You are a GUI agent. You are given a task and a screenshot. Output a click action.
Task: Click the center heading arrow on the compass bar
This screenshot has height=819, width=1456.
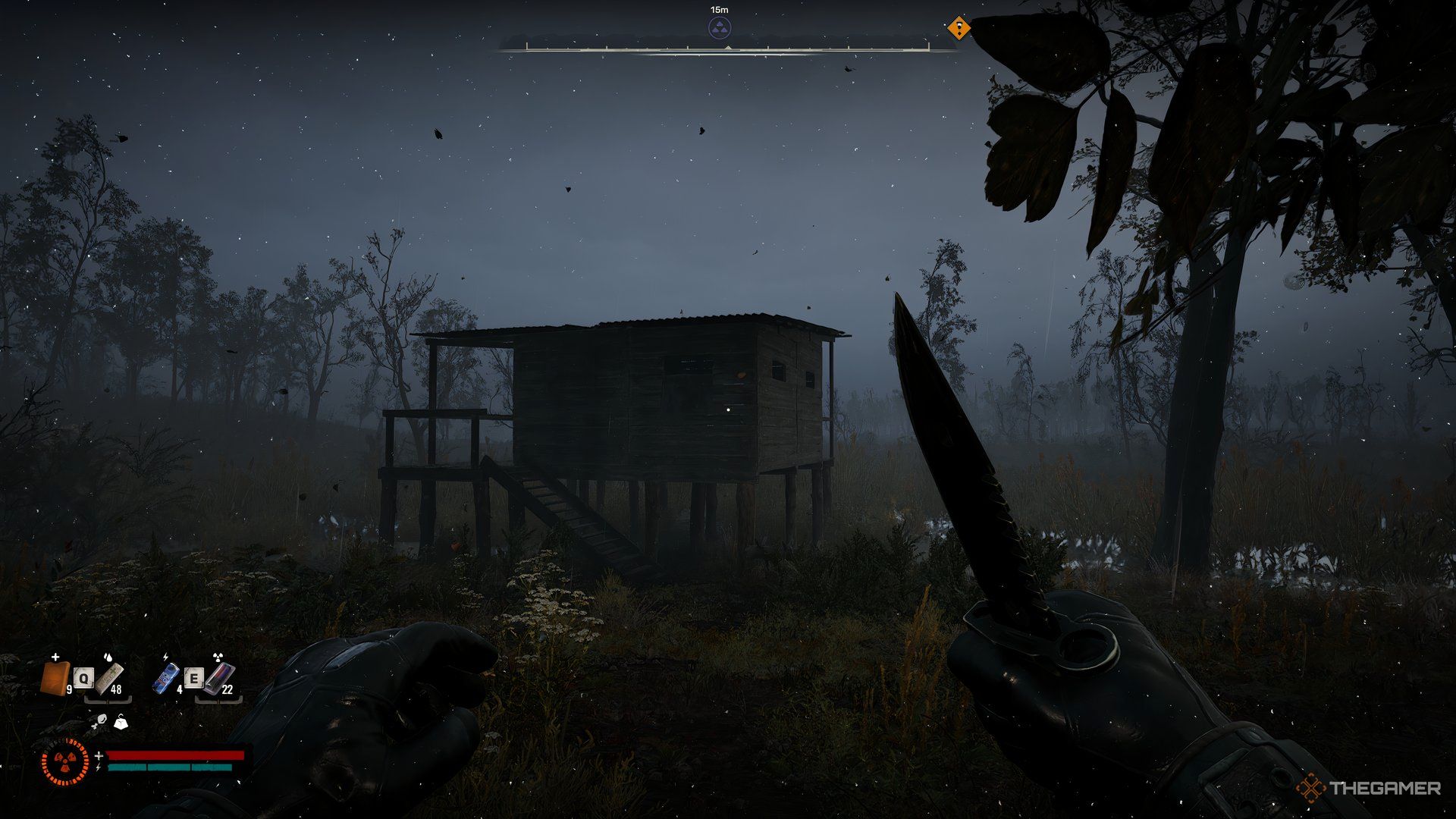[x=728, y=49]
